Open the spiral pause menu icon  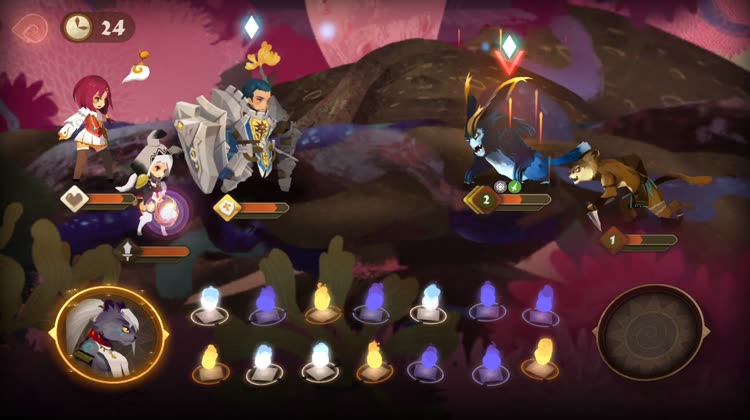click(x=30, y=27)
